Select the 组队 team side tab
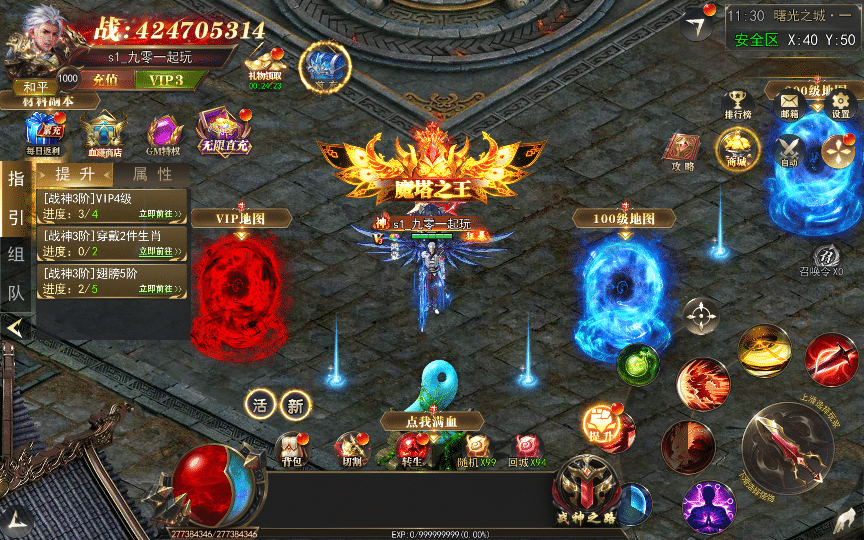This screenshot has width=864, height=540. point(15,253)
